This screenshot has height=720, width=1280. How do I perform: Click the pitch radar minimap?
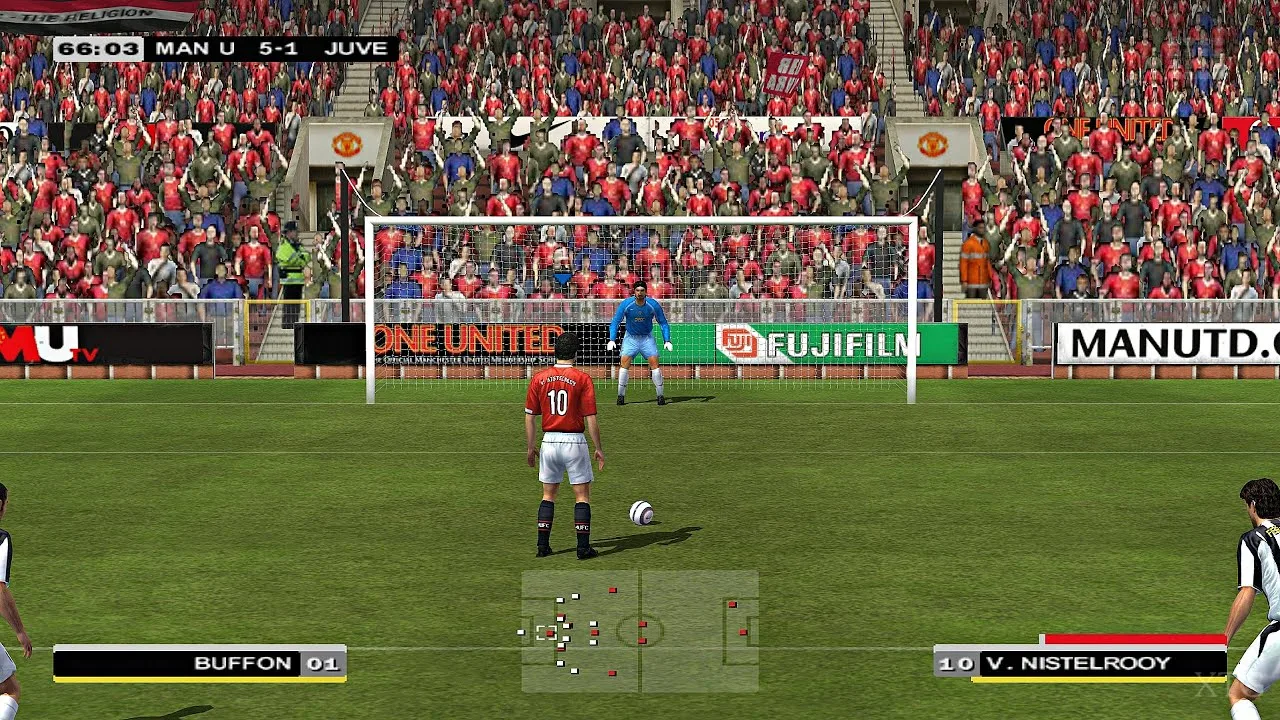tap(640, 631)
